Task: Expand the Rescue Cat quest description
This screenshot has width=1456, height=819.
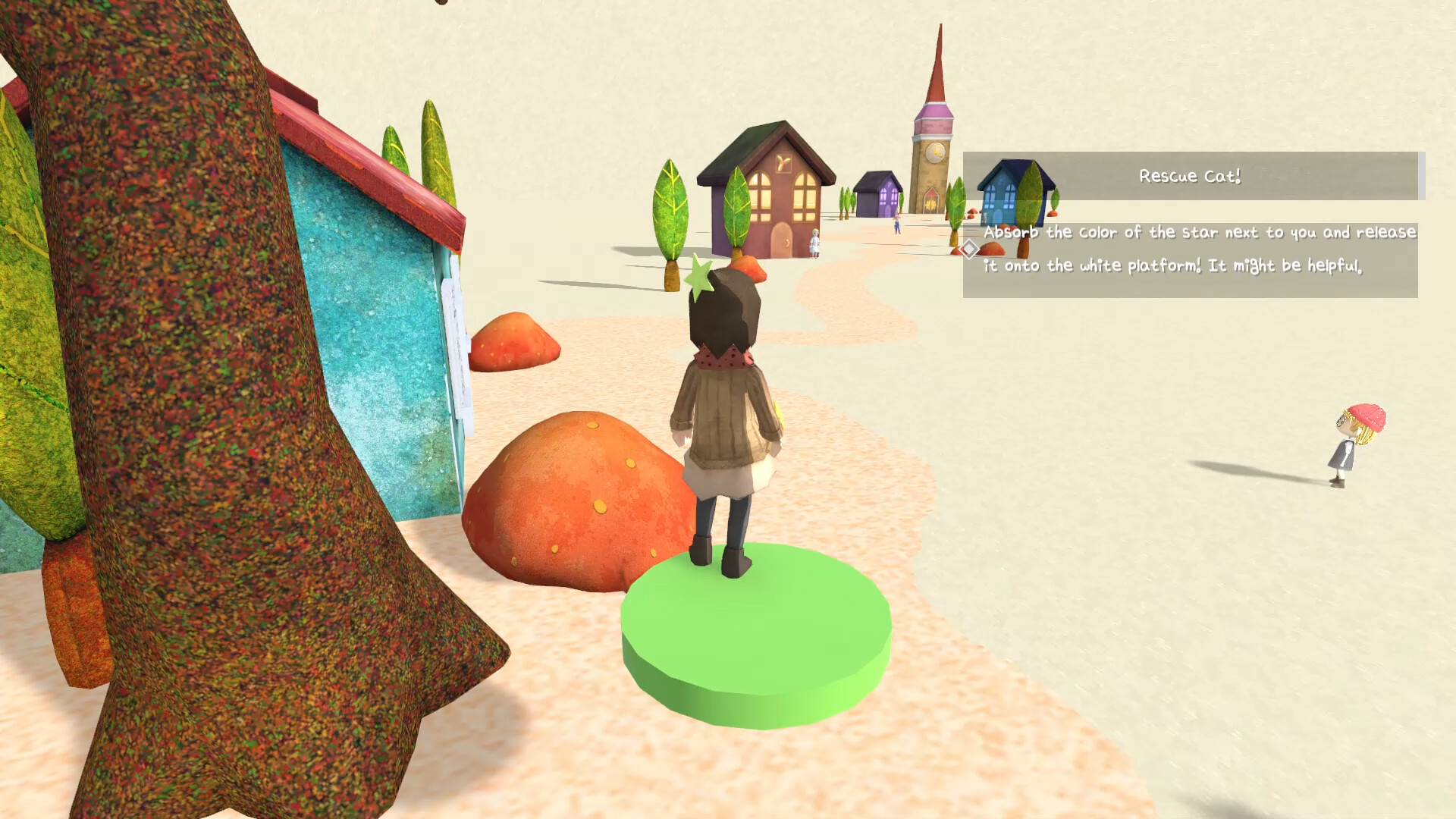Action: pyautogui.click(x=1200, y=250)
